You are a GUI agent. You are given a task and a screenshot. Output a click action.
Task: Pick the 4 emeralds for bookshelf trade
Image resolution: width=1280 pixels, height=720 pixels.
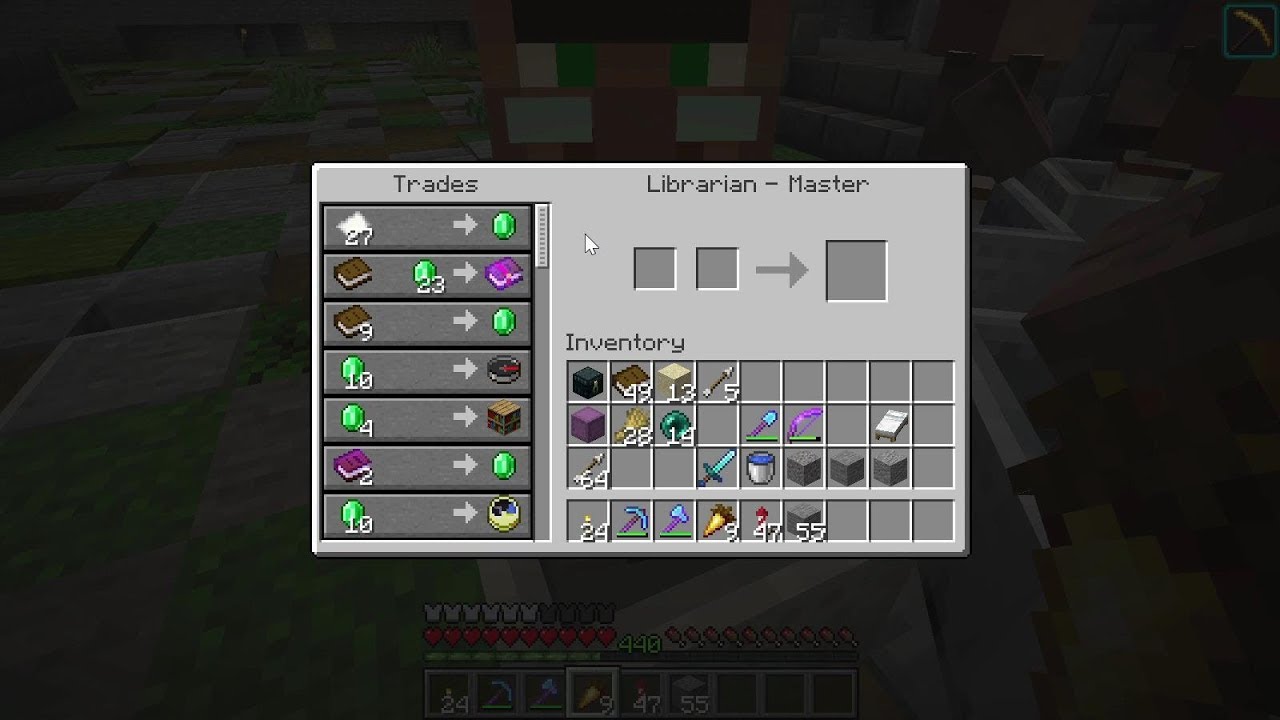tap(427, 419)
